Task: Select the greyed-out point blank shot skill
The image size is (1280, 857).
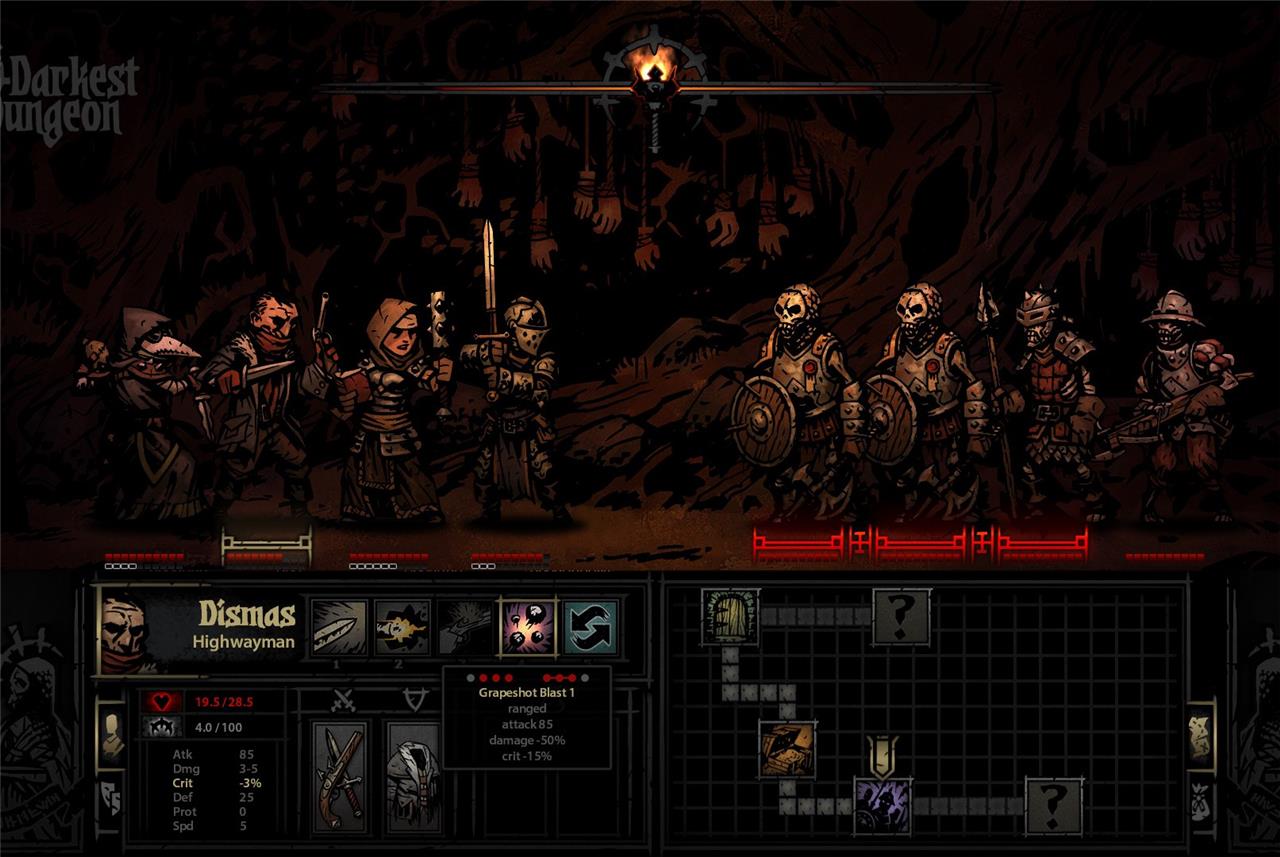Action: tap(465, 628)
